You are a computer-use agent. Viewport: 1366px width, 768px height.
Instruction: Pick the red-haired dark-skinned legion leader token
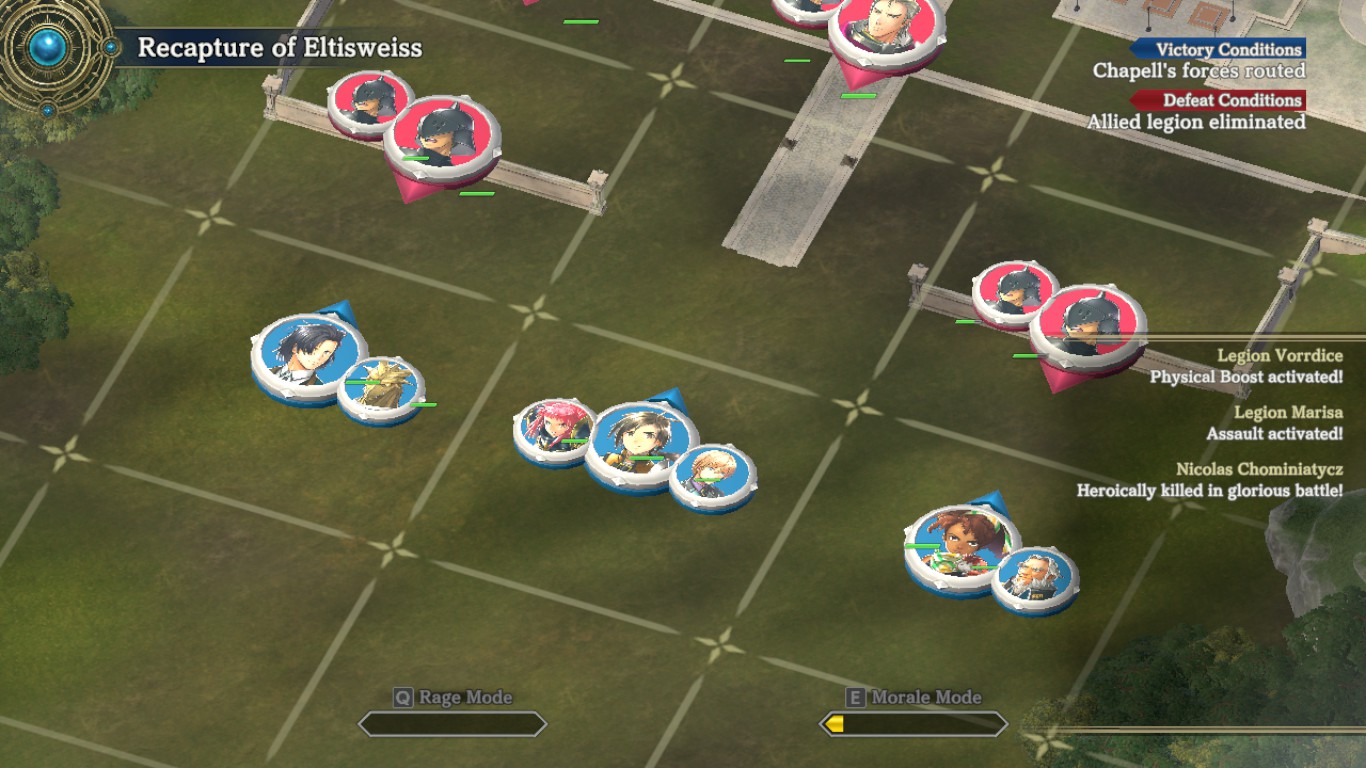tap(961, 546)
